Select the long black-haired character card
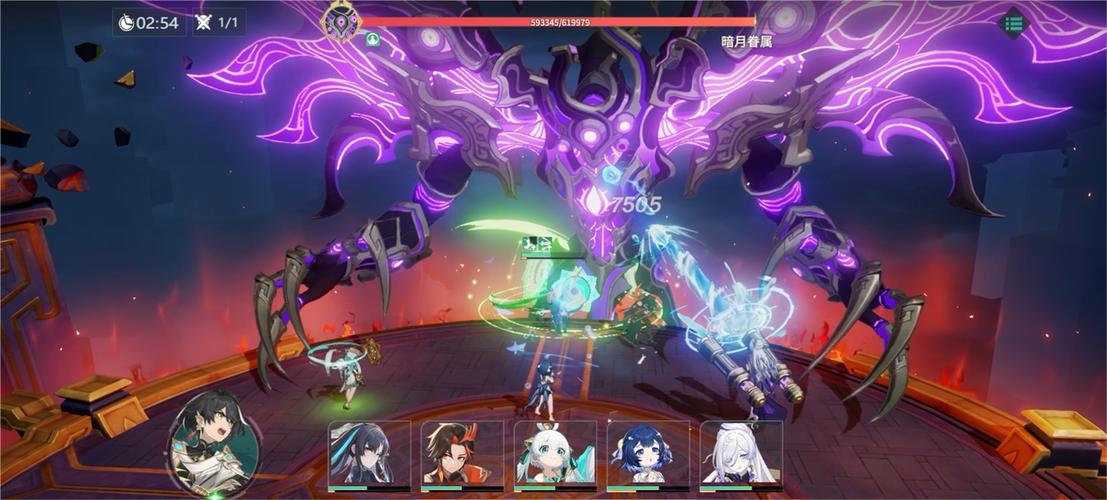1107x500 pixels. point(369,455)
